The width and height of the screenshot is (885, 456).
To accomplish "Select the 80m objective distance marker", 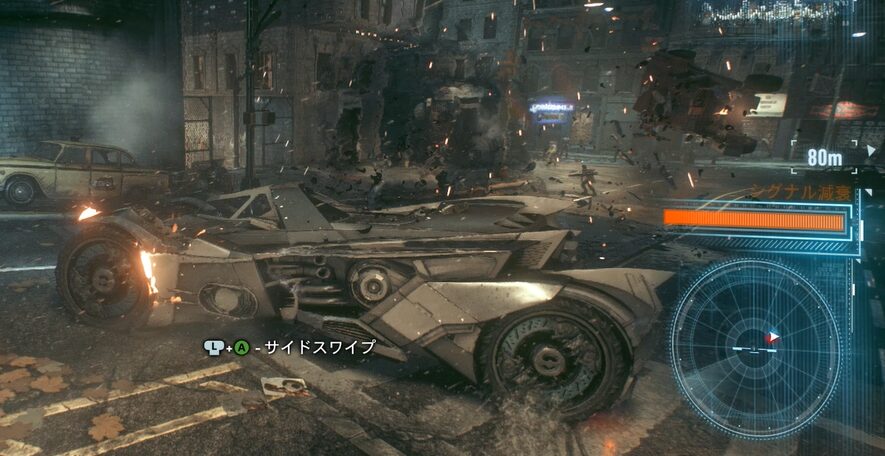I will pos(824,157).
